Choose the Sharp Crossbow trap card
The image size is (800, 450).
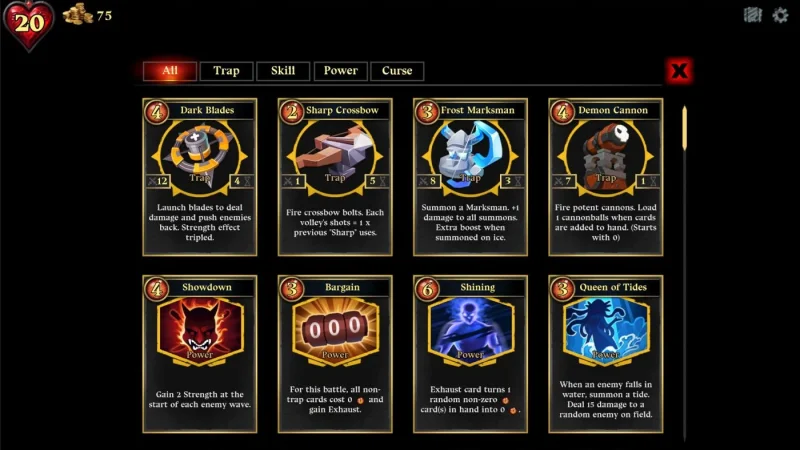[335, 177]
